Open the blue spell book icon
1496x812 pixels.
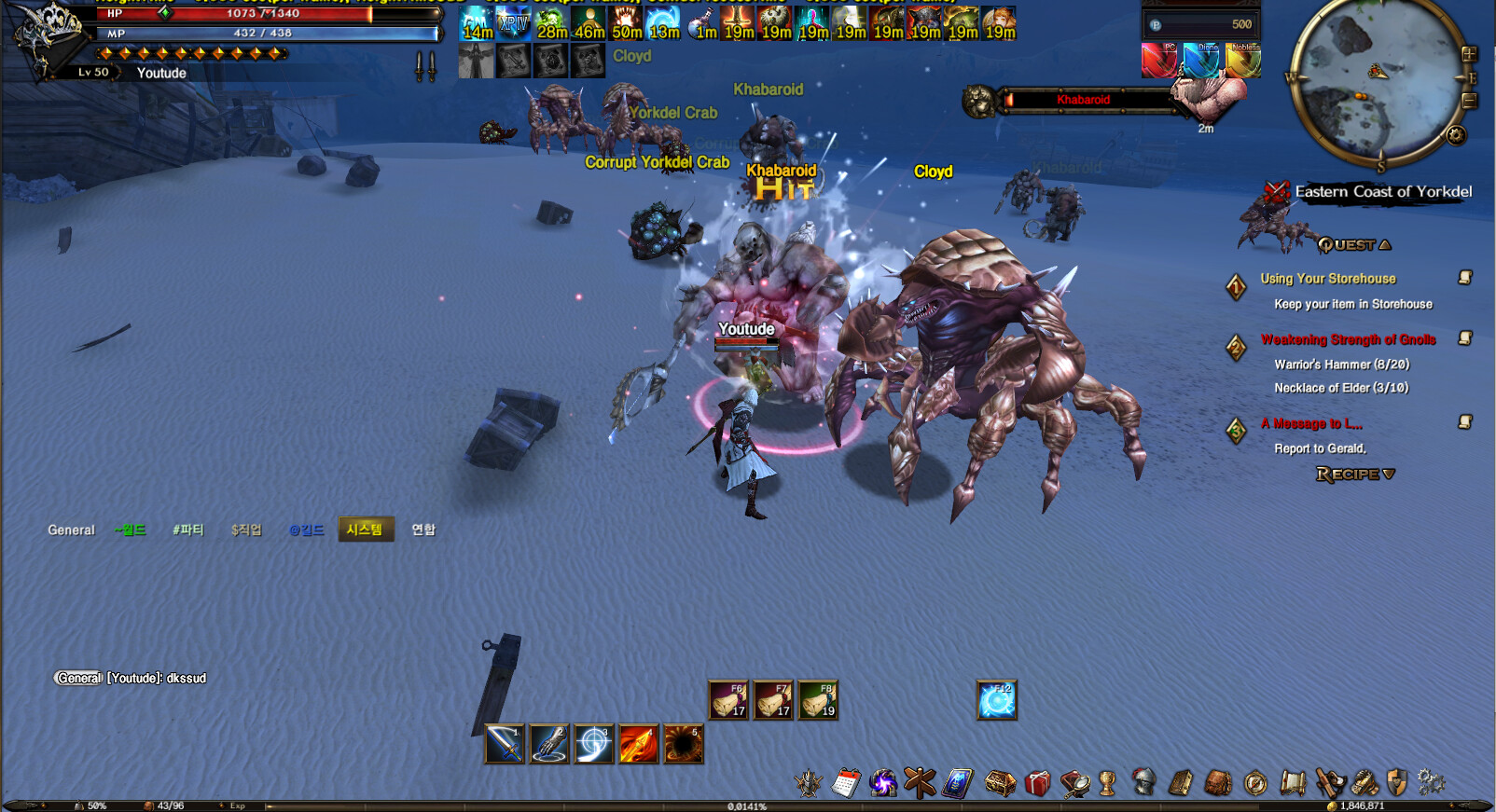pyautogui.click(x=955, y=783)
